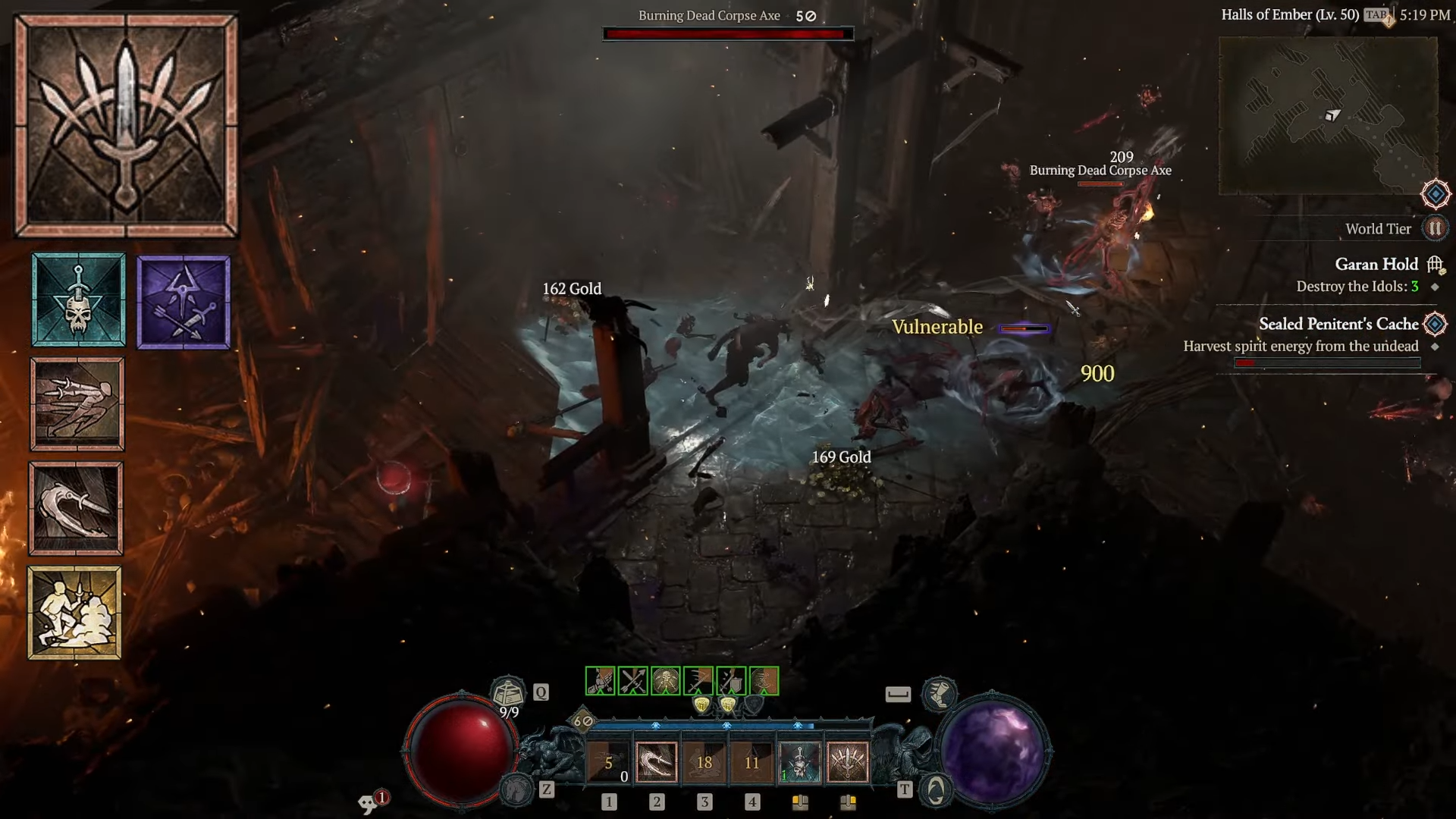The image size is (1456, 819).
Task: Click the dashing figure overlay icon
Action: (x=77, y=404)
